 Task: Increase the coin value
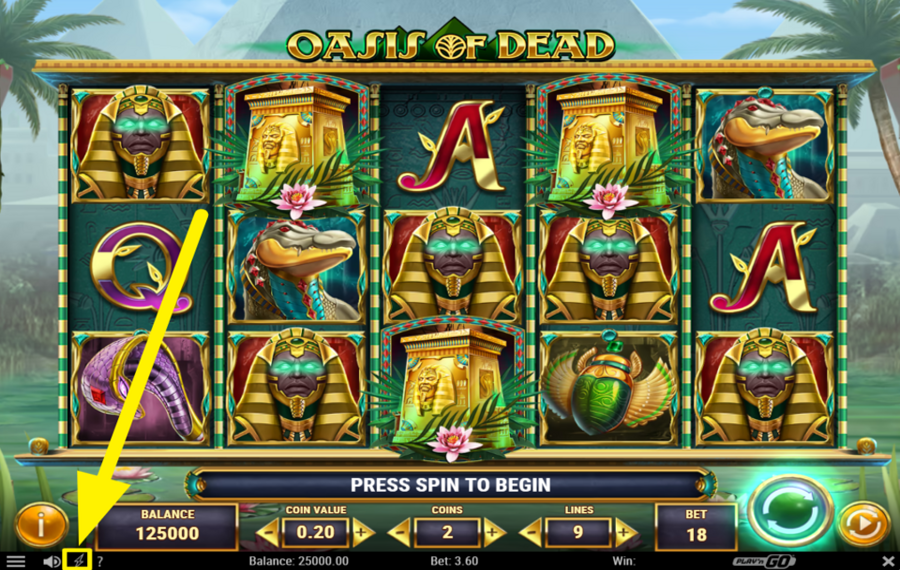[x=362, y=531]
